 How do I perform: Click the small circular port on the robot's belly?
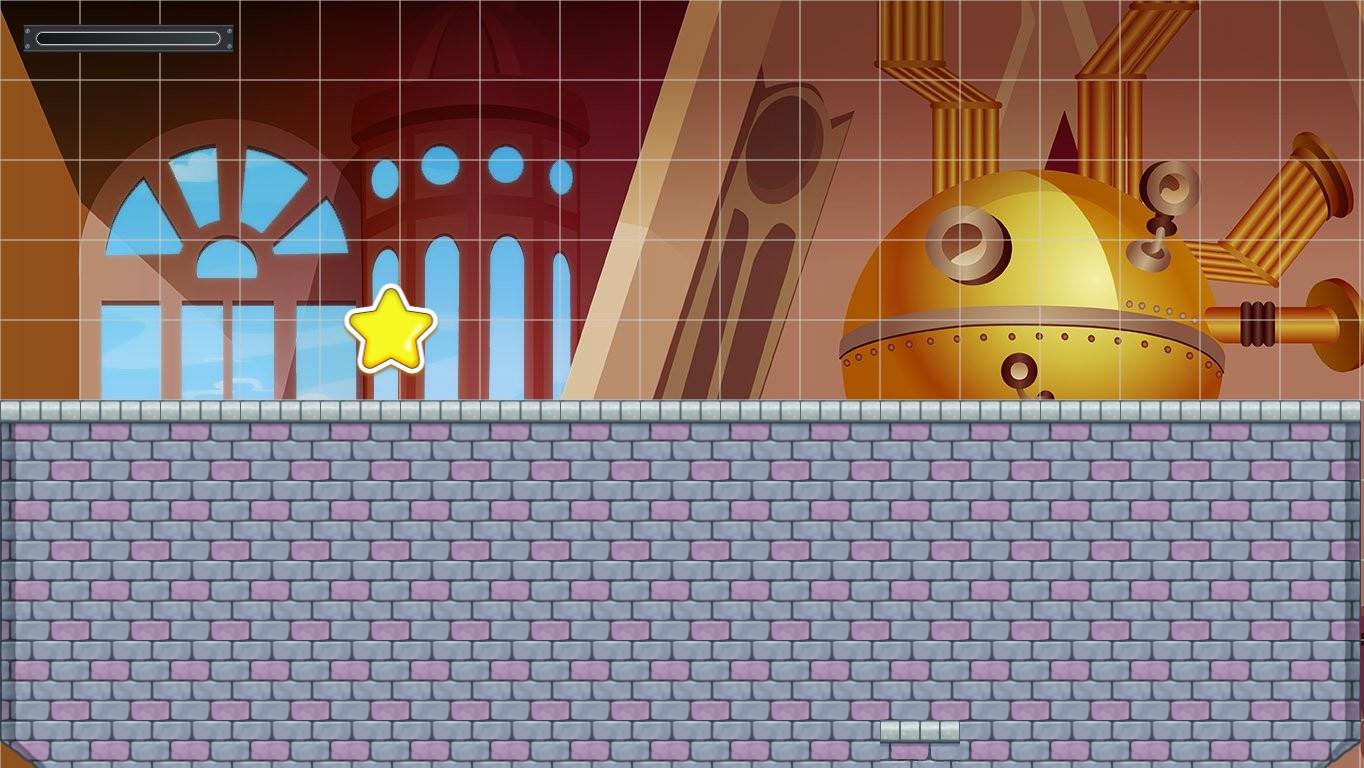click(1018, 370)
